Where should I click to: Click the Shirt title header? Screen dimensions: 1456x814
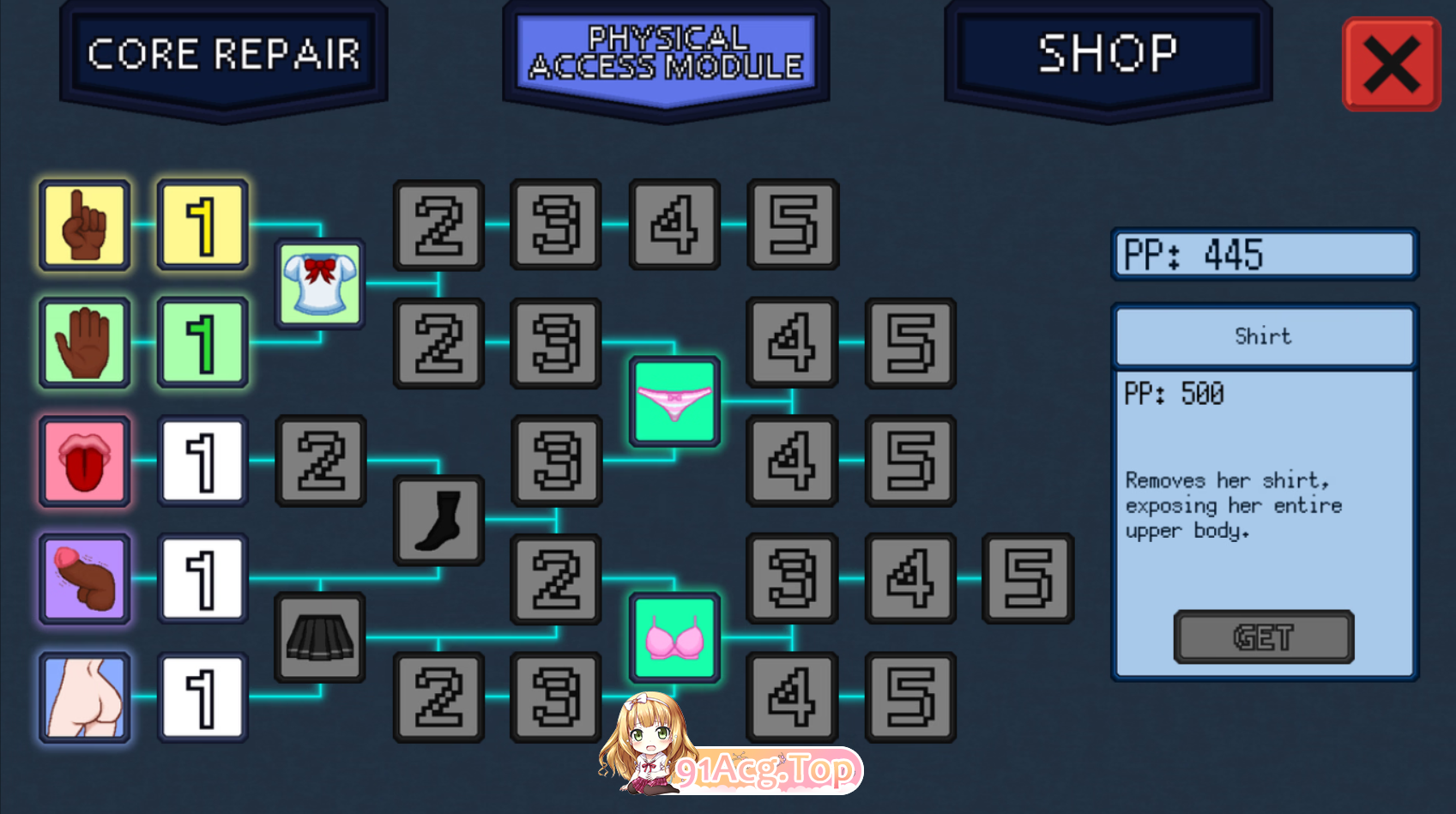(1263, 336)
